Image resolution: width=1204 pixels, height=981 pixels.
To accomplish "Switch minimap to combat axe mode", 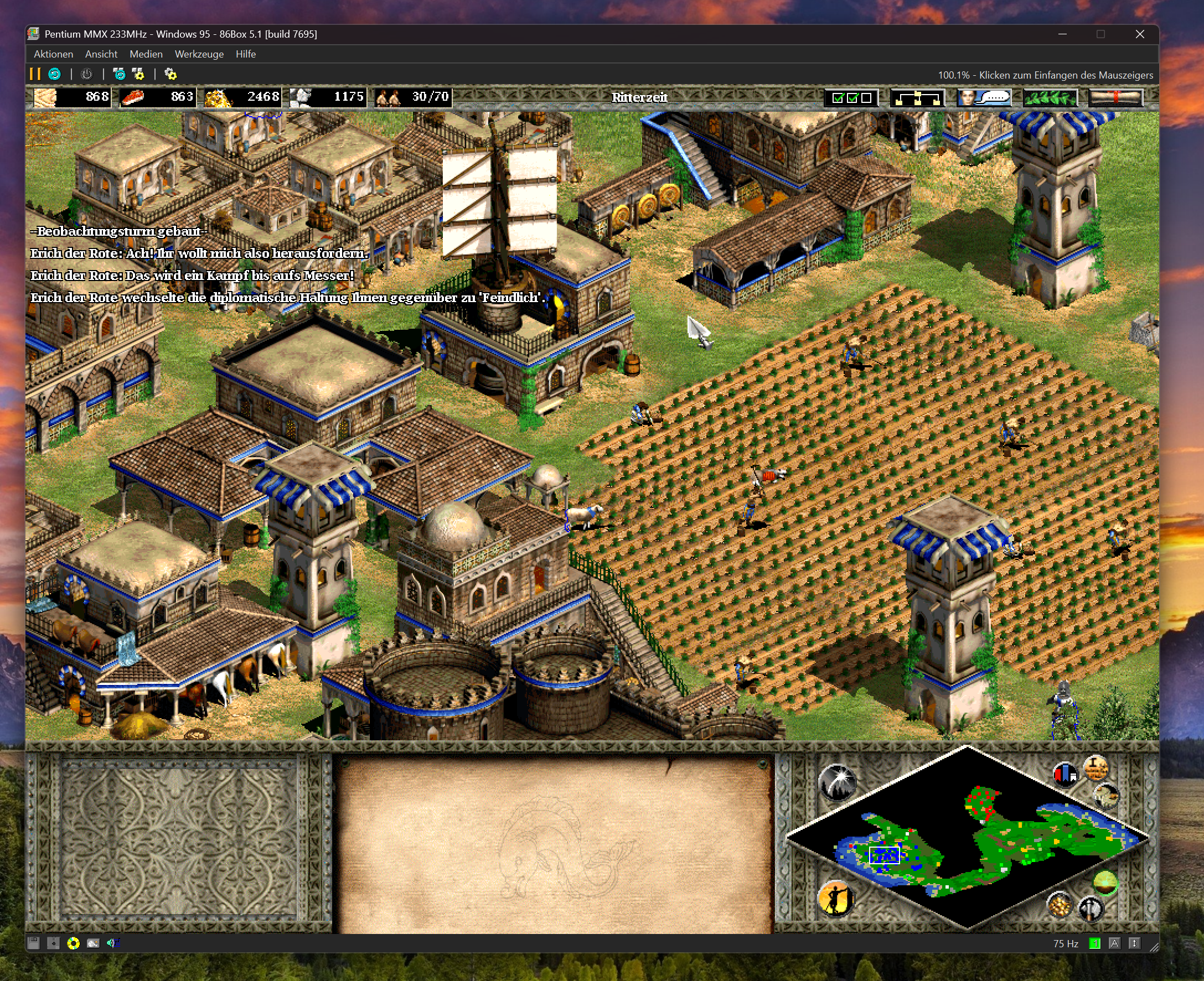I will coord(1091,909).
